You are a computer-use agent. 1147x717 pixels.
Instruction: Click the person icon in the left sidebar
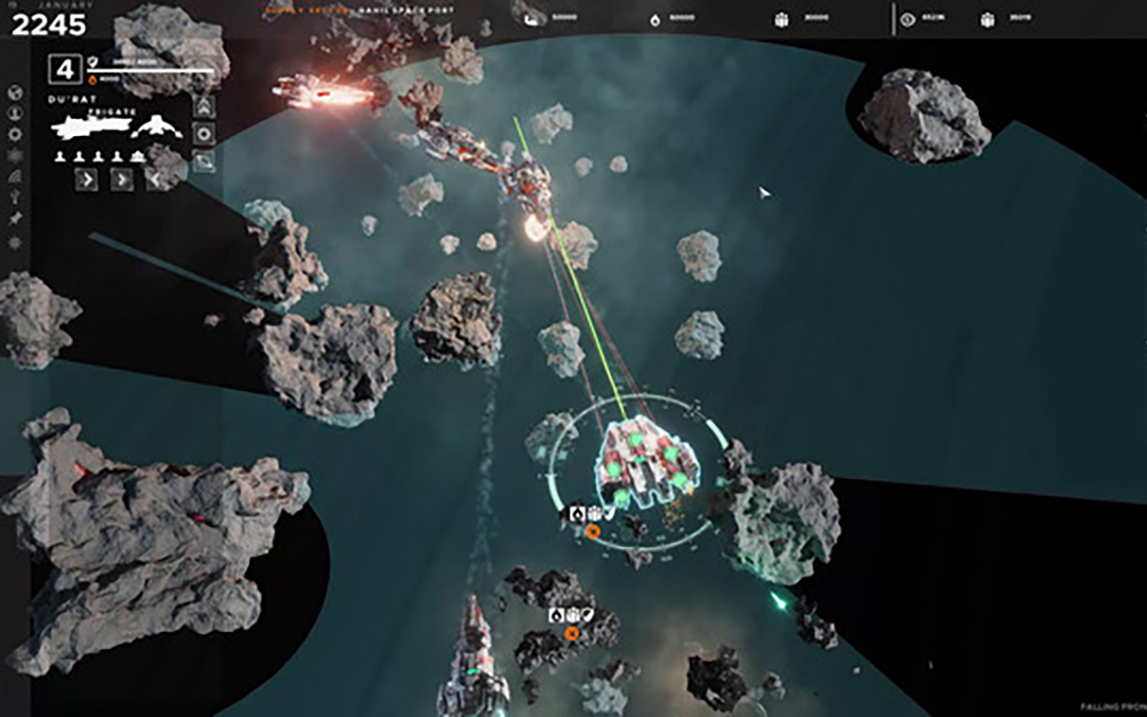coord(15,113)
